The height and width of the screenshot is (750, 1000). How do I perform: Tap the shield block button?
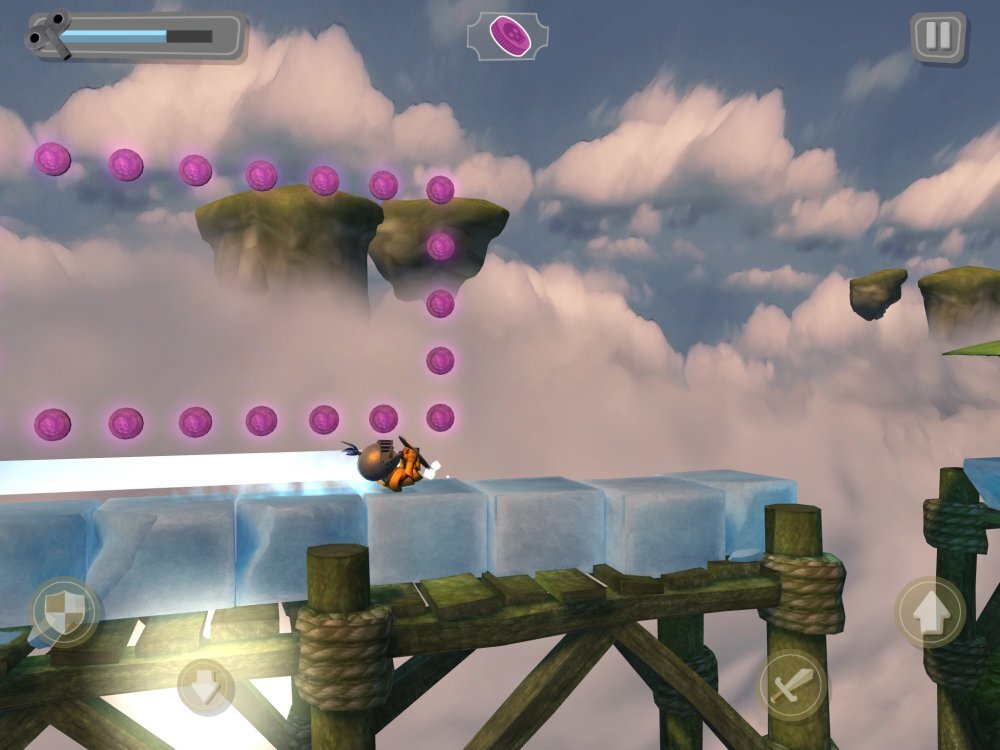coord(65,612)
